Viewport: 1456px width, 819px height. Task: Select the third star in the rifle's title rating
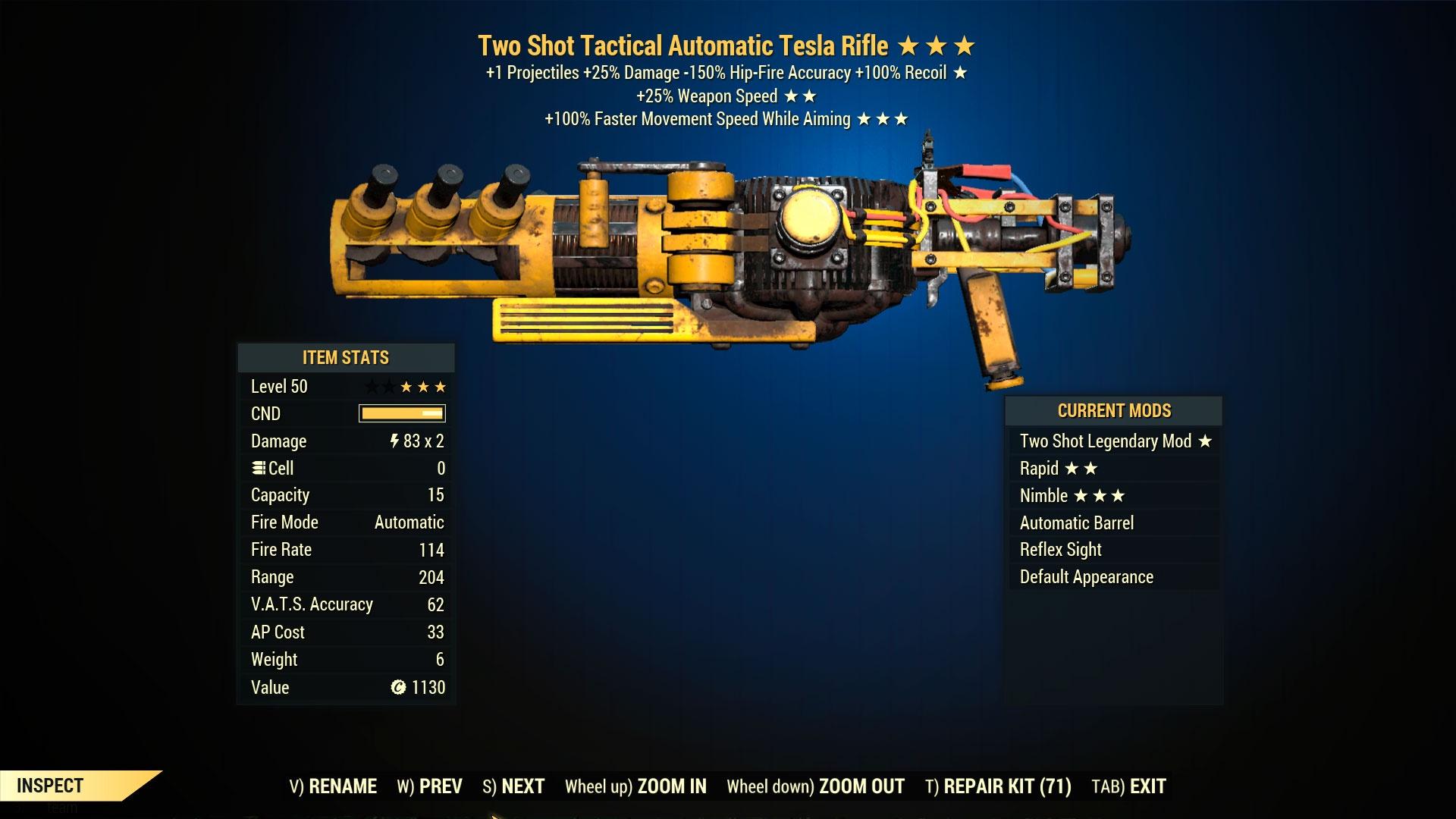(x=965, y=46)
